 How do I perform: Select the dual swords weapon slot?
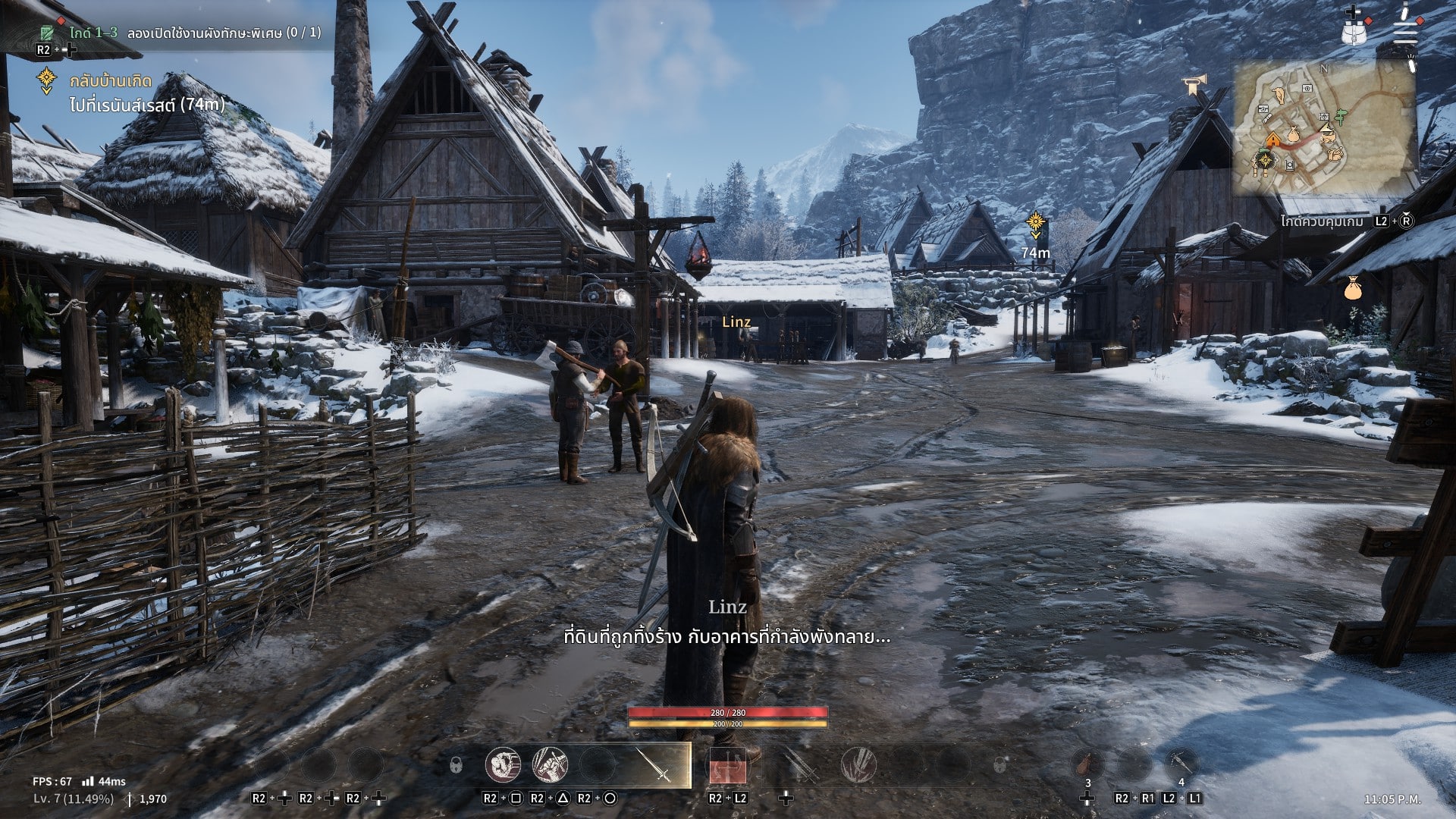(x=800, y=764)
